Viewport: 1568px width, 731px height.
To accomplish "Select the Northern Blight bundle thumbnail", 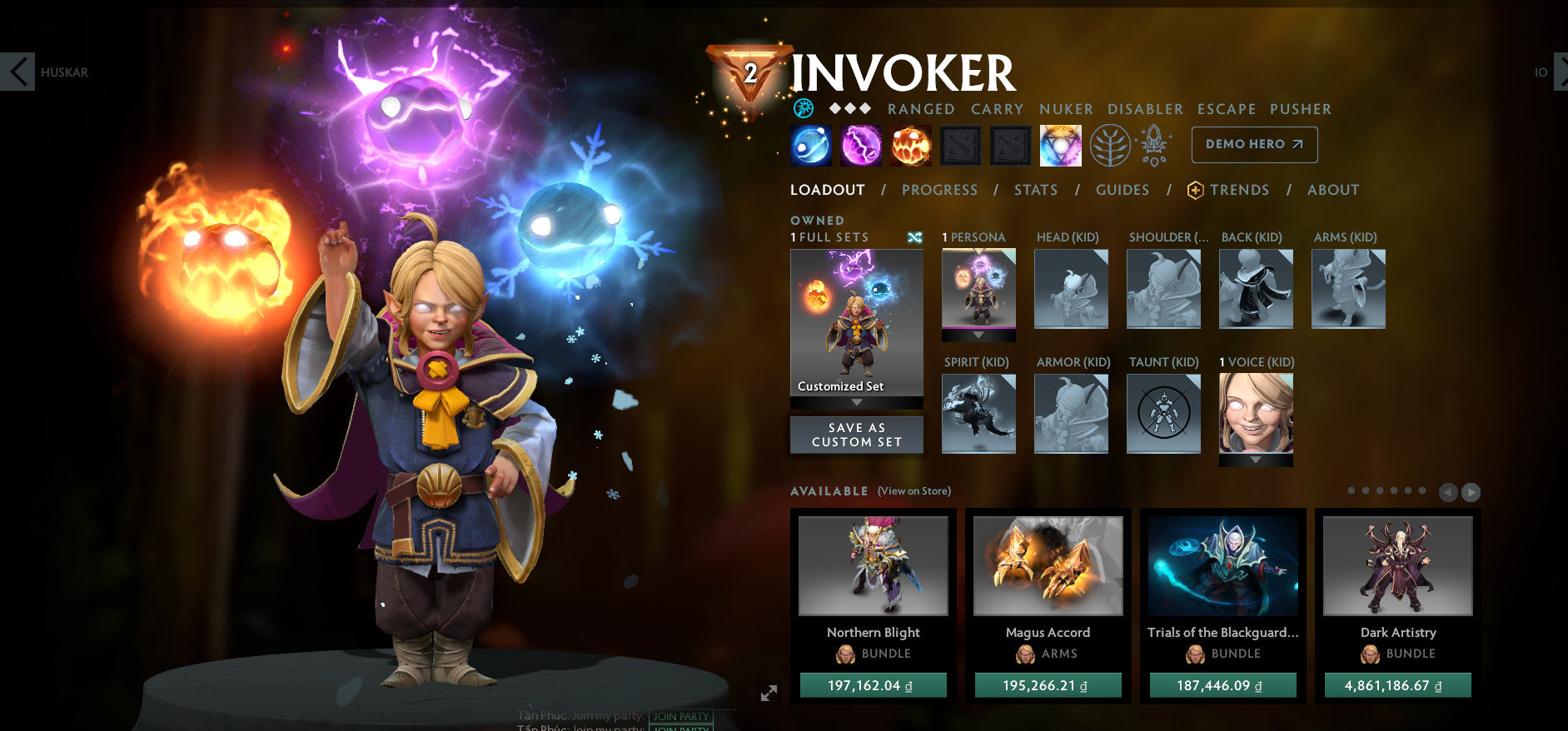I will coord(873,566).
